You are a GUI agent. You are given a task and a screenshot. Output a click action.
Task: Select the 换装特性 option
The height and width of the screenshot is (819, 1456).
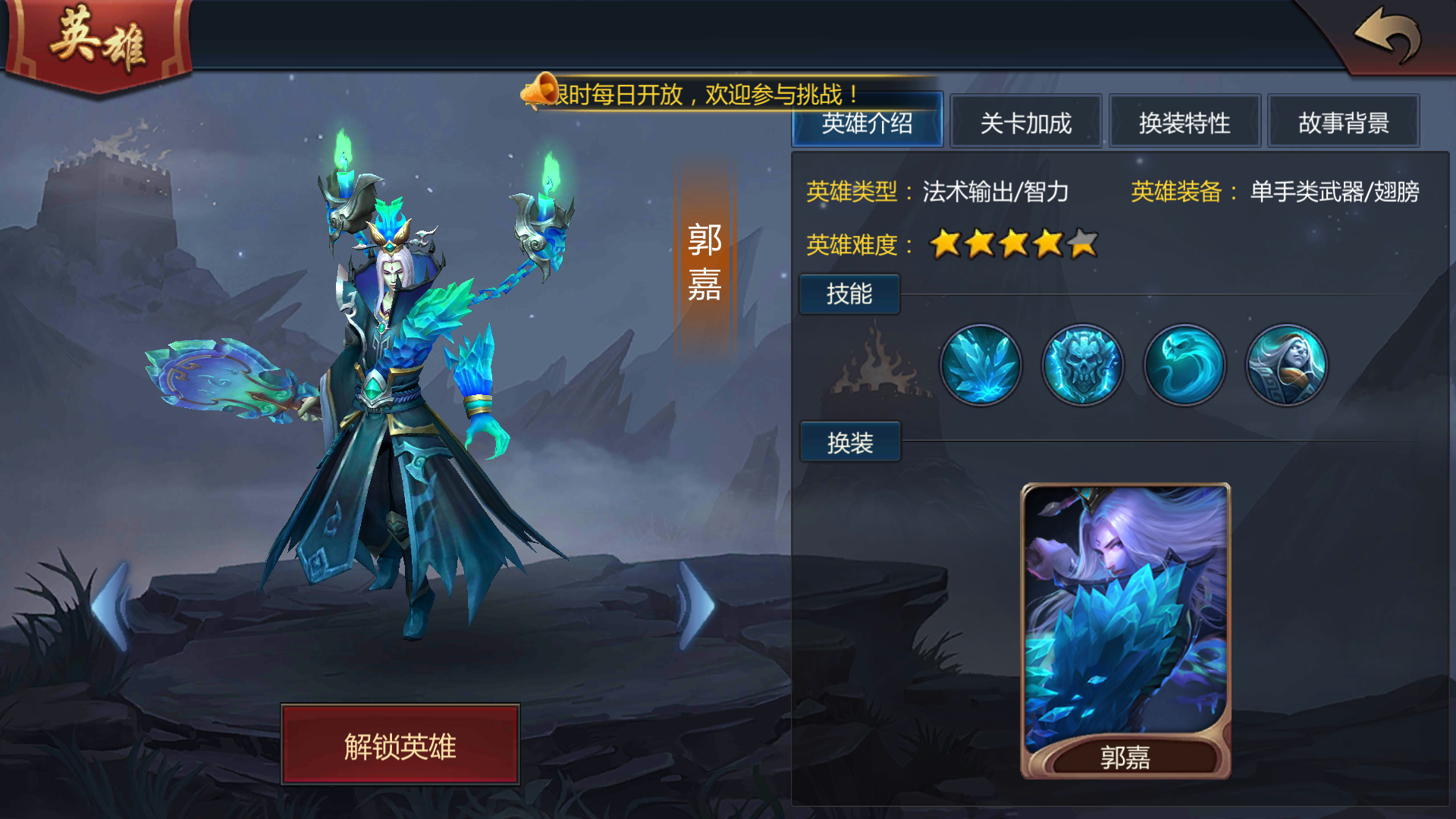coord(1185,123)
